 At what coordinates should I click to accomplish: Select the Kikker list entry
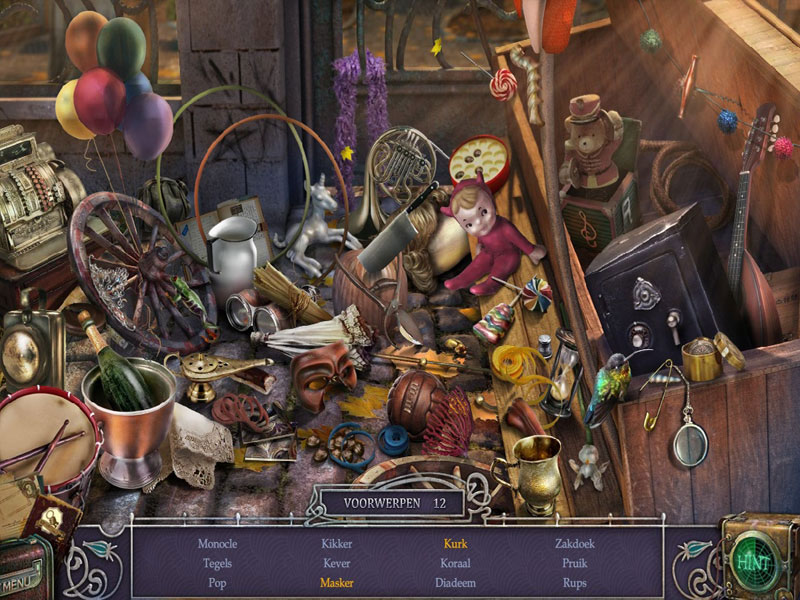pyautogui.click(x=337, y=544)
